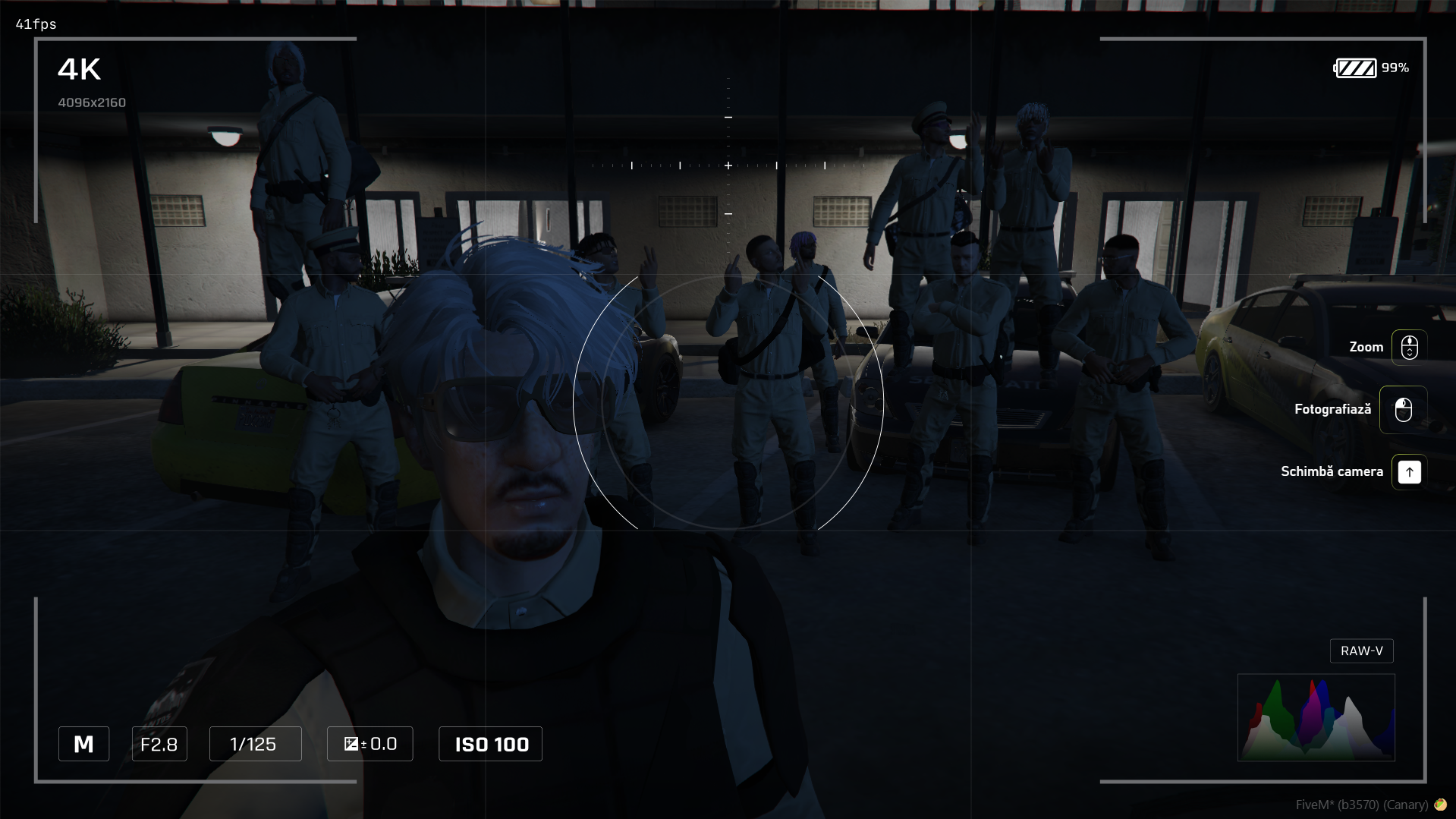Change the F2.8 aperture setting
The width and height of the screenshot is (1456, 819).
pos(159,744)
